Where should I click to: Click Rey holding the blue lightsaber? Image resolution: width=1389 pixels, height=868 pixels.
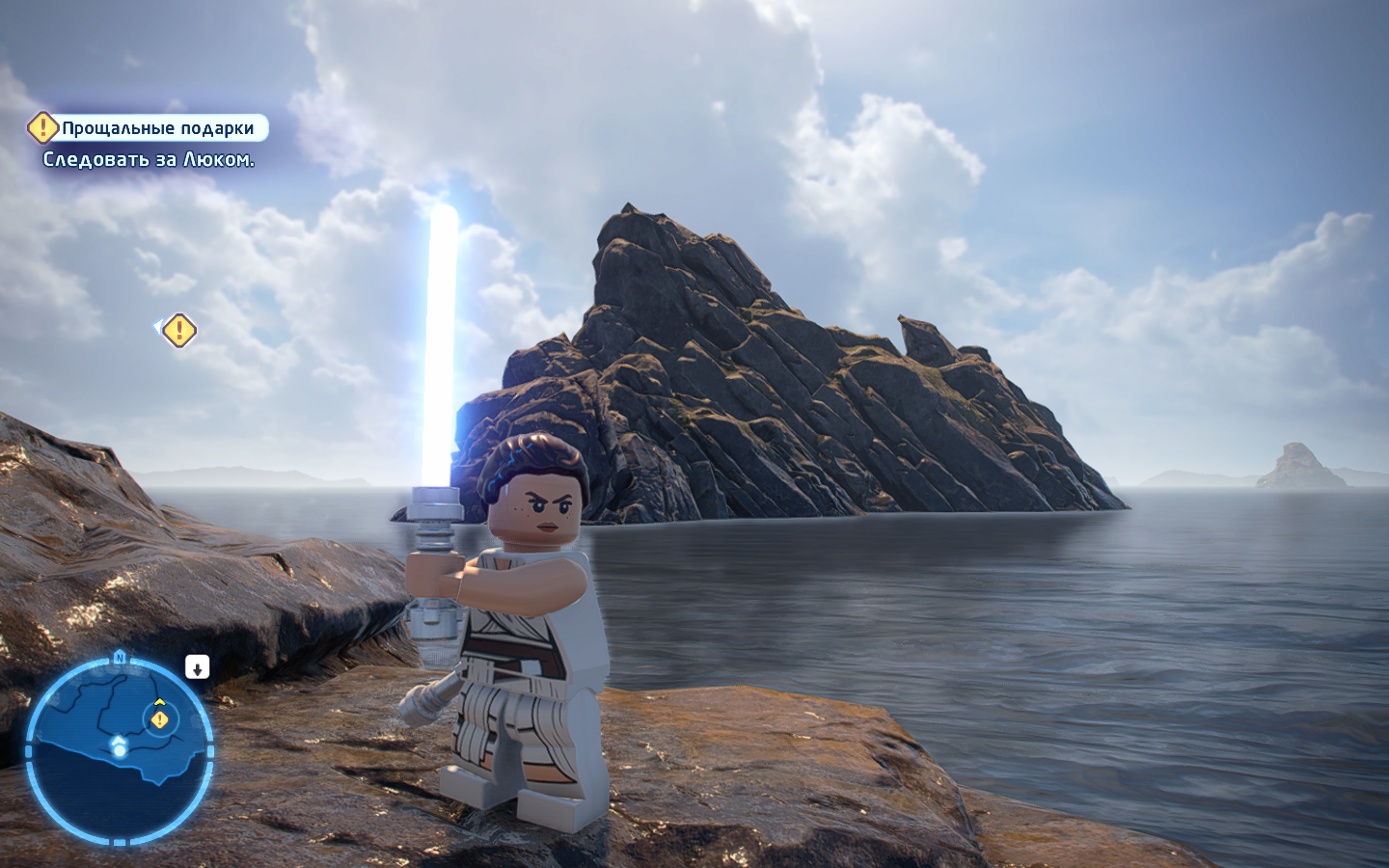click(x=526, y=627)
